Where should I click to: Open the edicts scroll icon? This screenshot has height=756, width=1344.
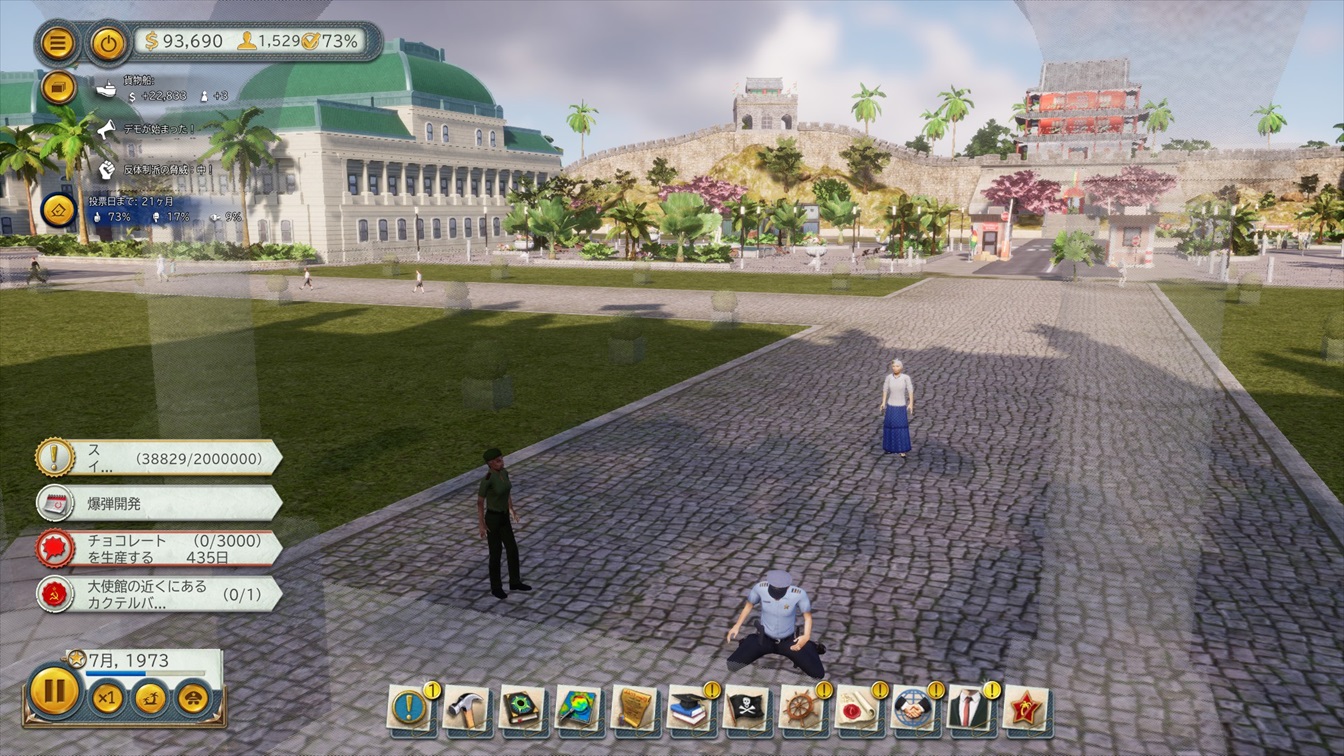633,708
